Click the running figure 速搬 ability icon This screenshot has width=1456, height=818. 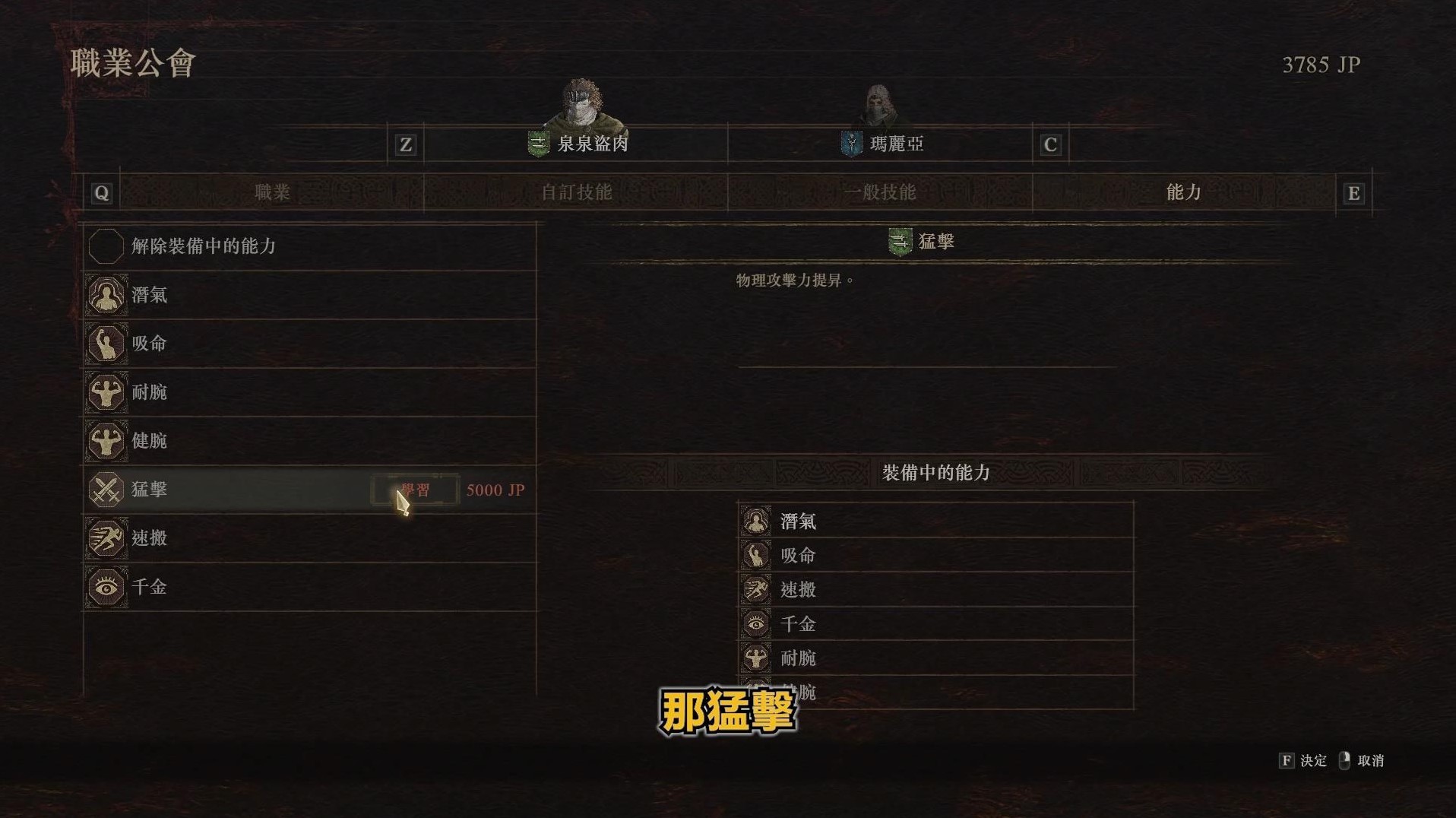tap(106, 538)
